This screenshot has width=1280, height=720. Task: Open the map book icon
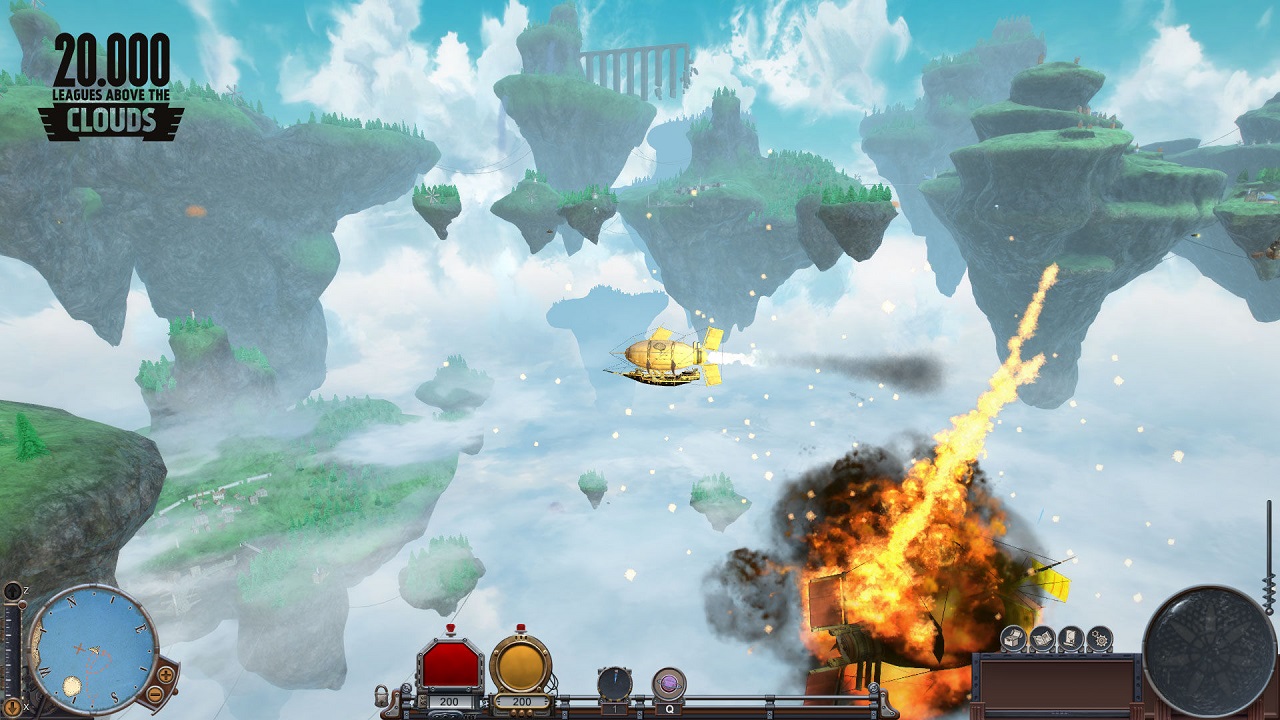[1041, 637]
